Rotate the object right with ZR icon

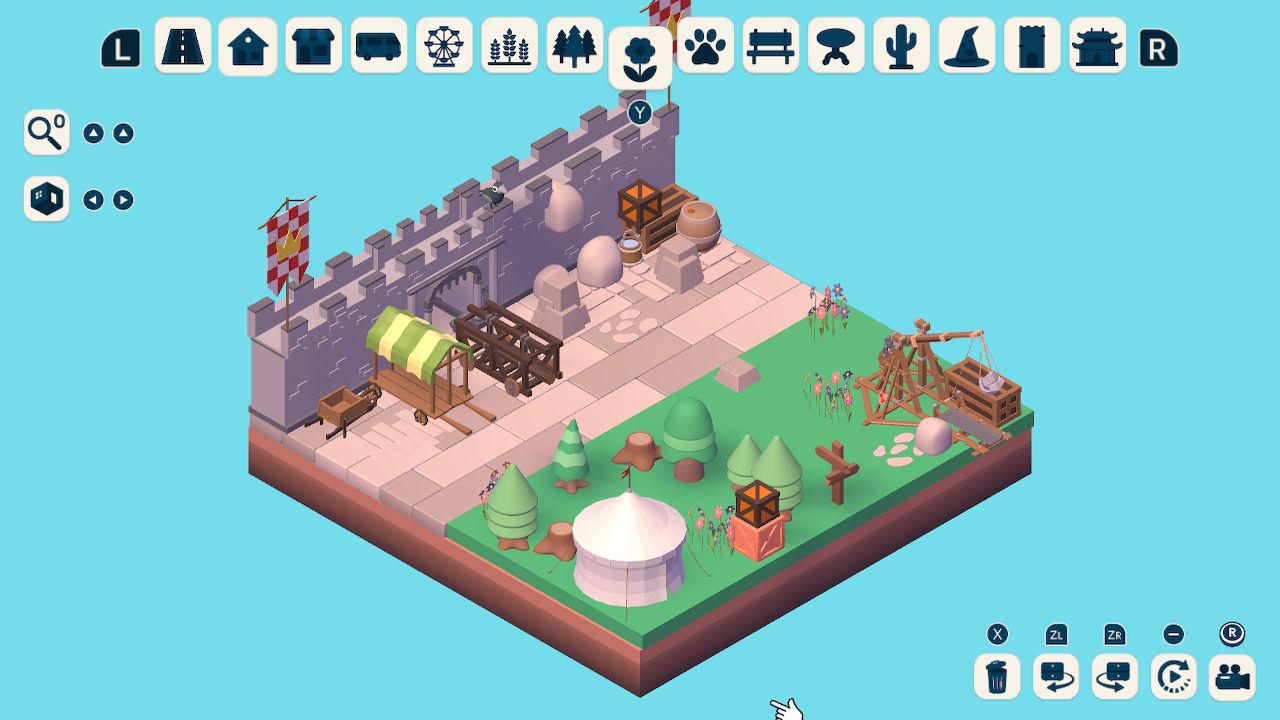coord(1115,677)
